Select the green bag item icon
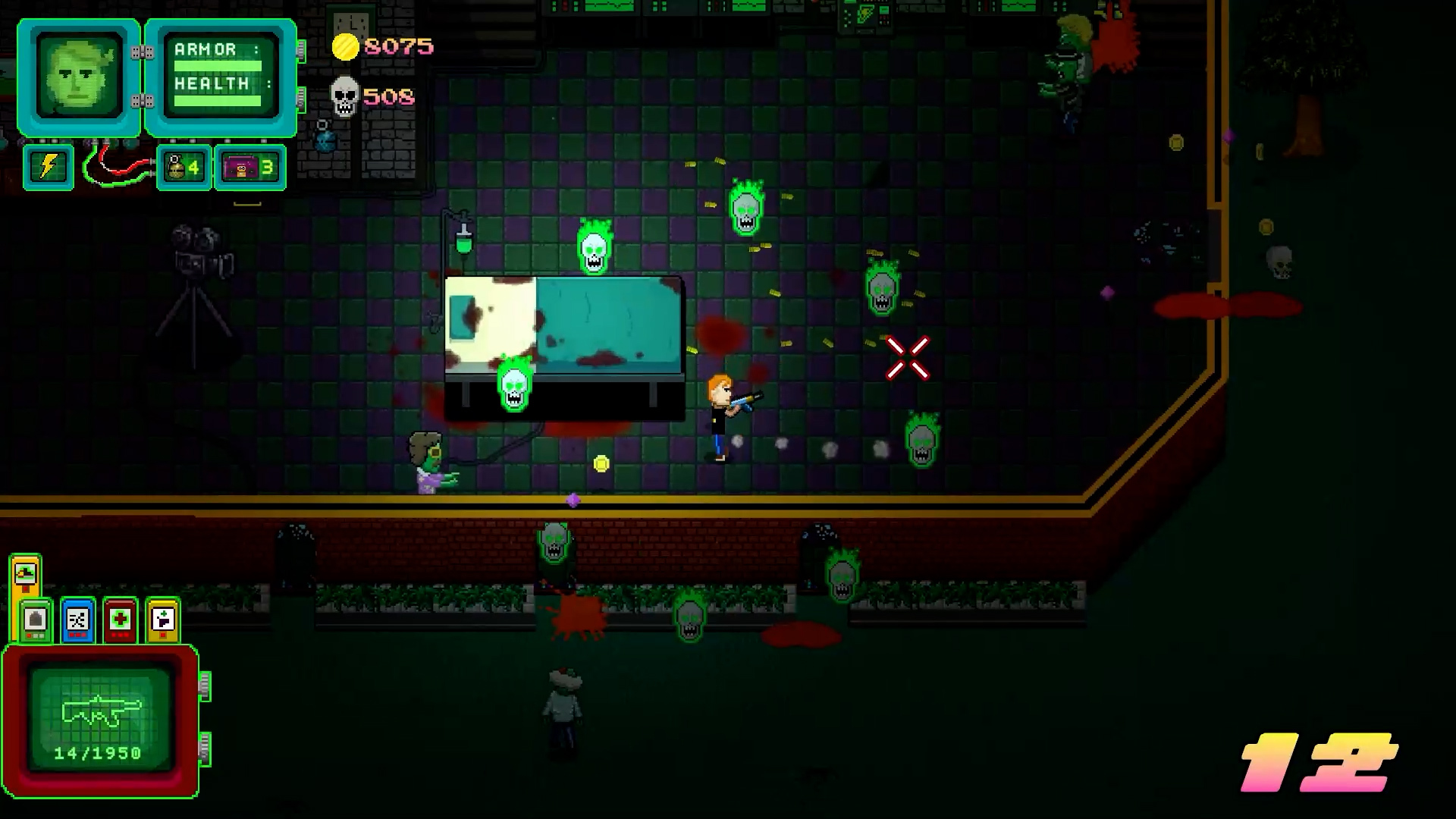Viewport: 1456px width, 819px height. tap(35, 620)
